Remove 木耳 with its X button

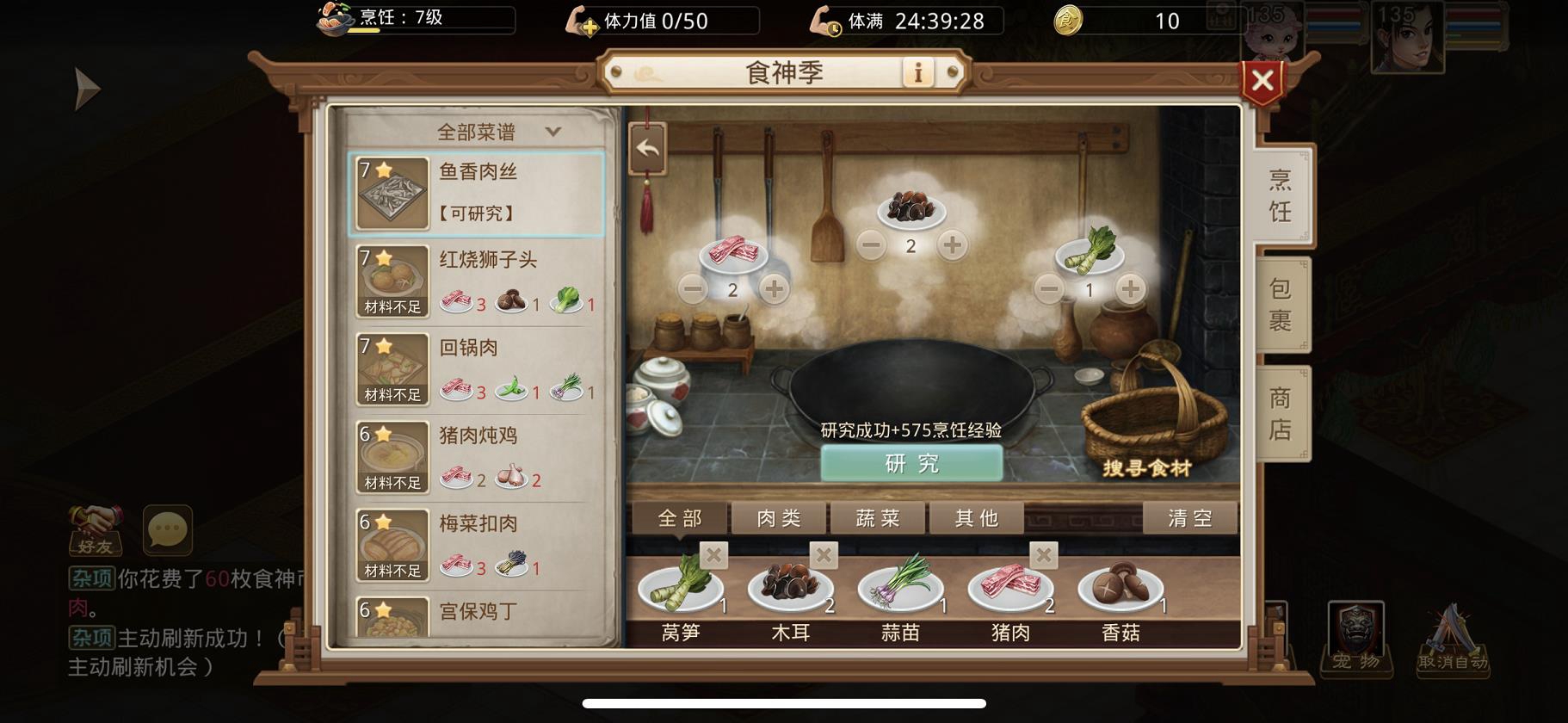point(823,556)
